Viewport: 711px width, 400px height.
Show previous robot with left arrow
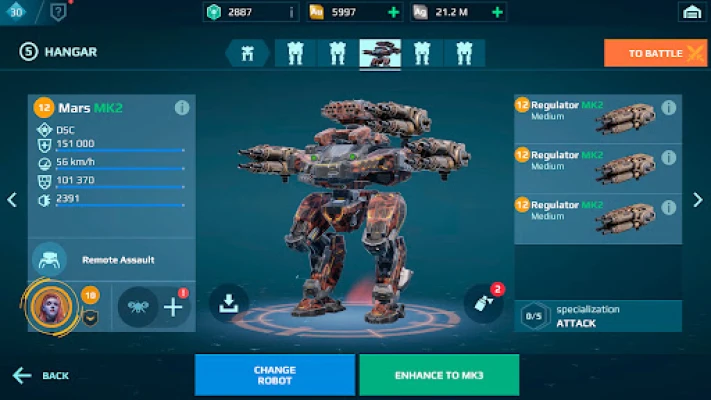pyautogui.click(x=12, y=200)
